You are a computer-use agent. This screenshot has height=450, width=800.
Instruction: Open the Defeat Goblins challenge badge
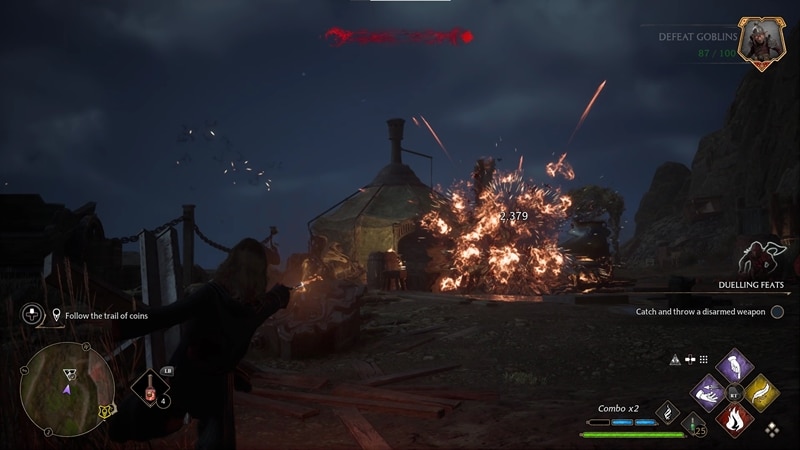point(760,42)
